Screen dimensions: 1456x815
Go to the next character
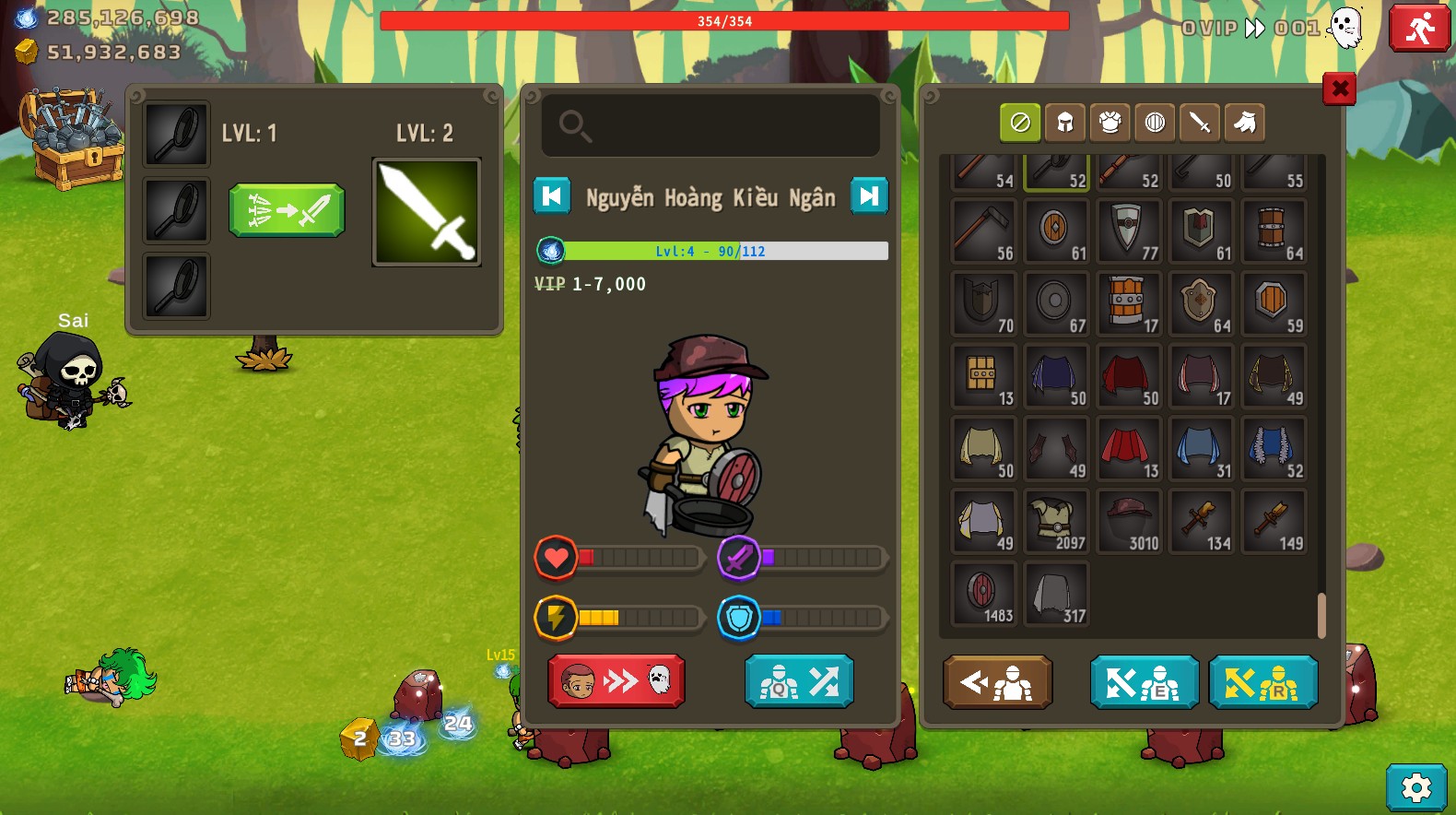click(868, 195)
